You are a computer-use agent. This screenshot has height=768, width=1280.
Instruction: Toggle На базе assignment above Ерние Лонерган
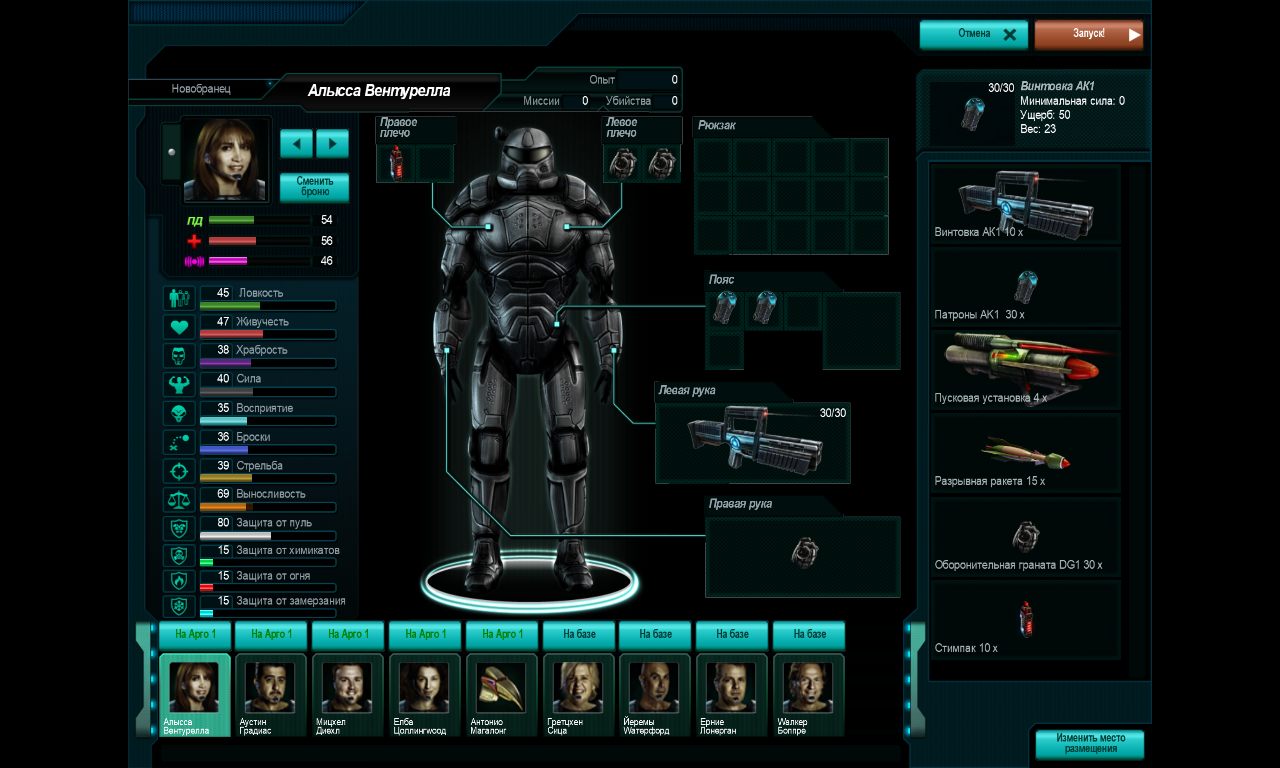click(x=732, y=634)
